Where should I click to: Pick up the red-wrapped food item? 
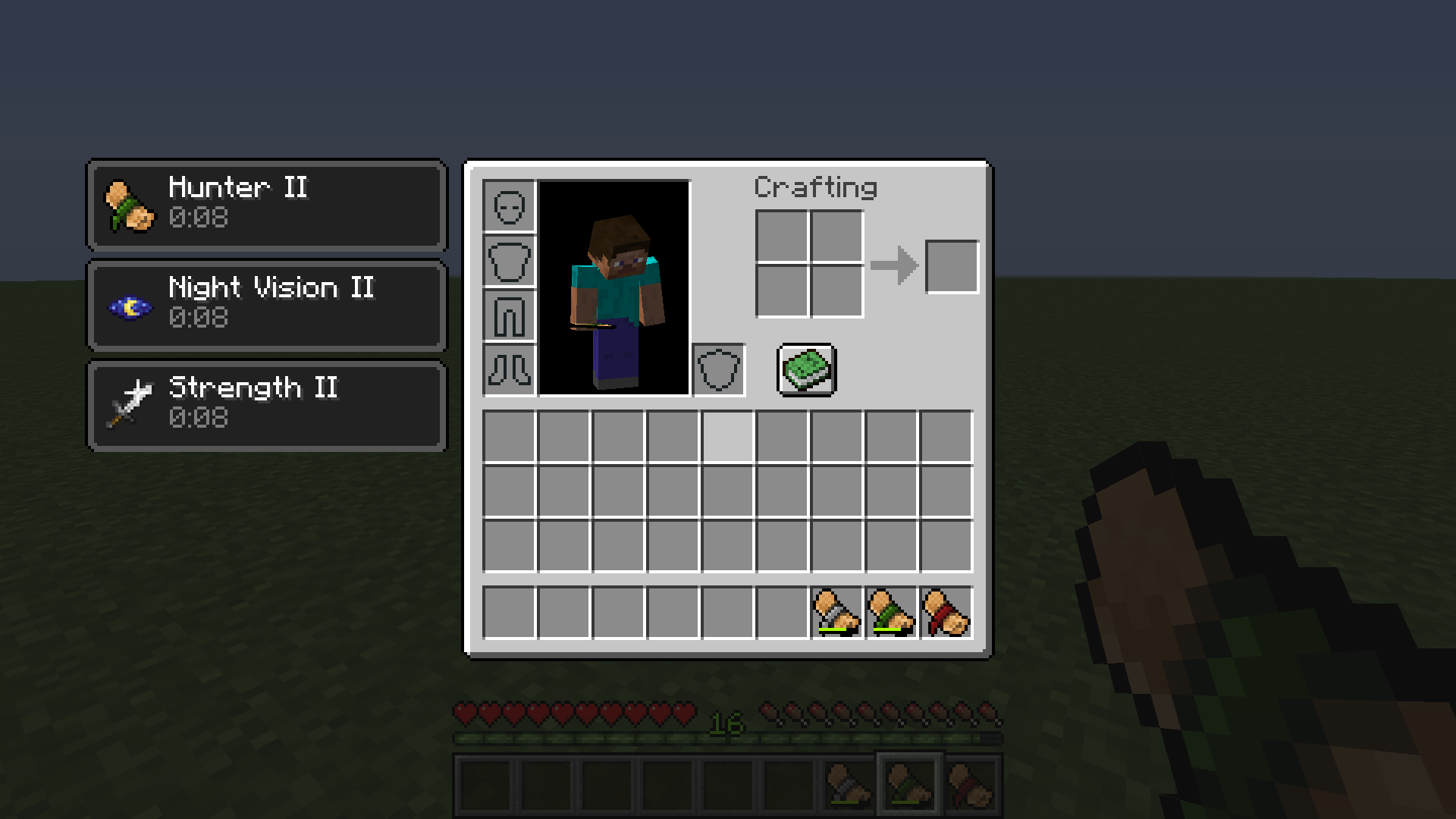tap(946, 613)
